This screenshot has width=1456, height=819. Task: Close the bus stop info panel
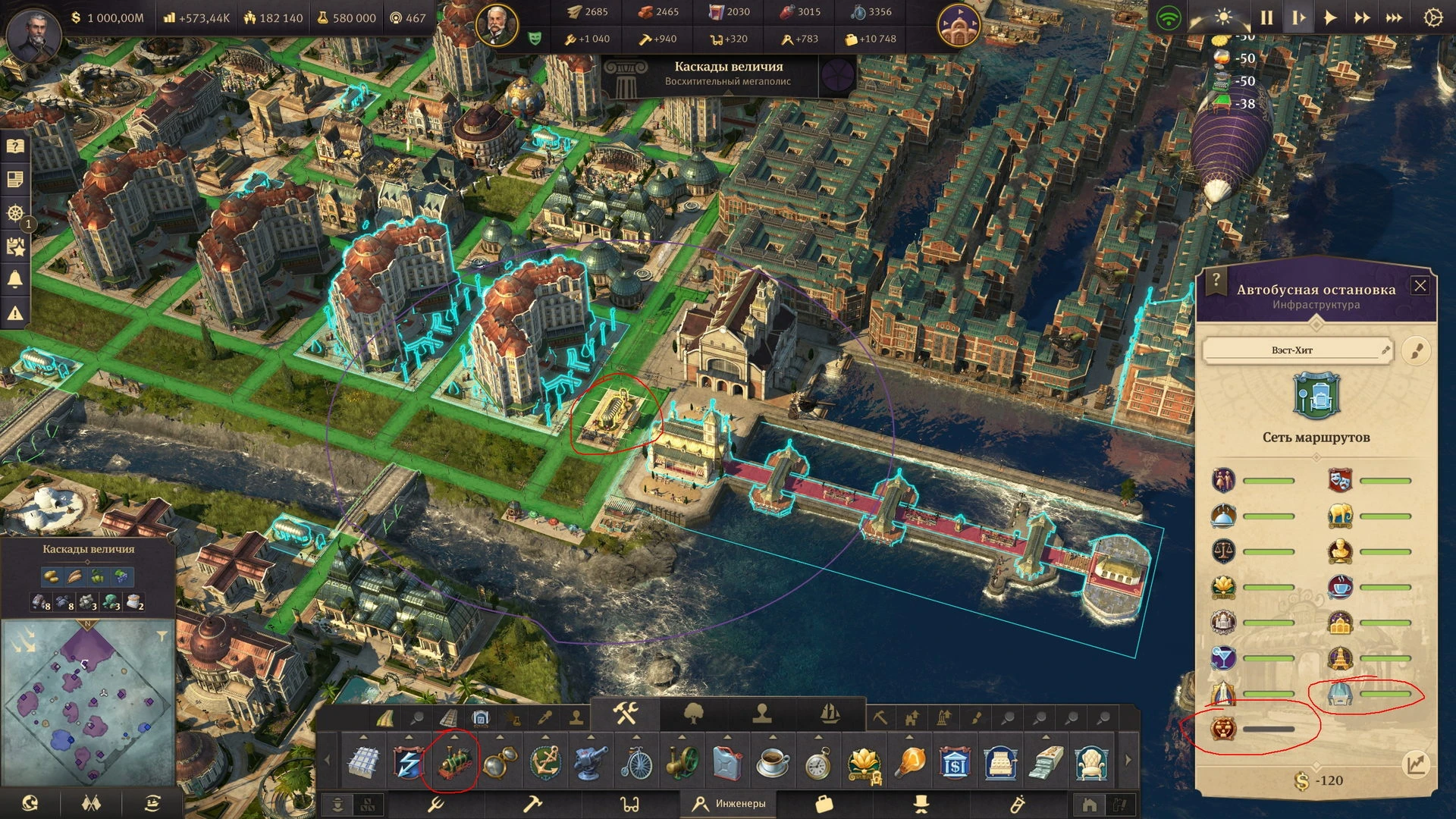pos(1420,286)
